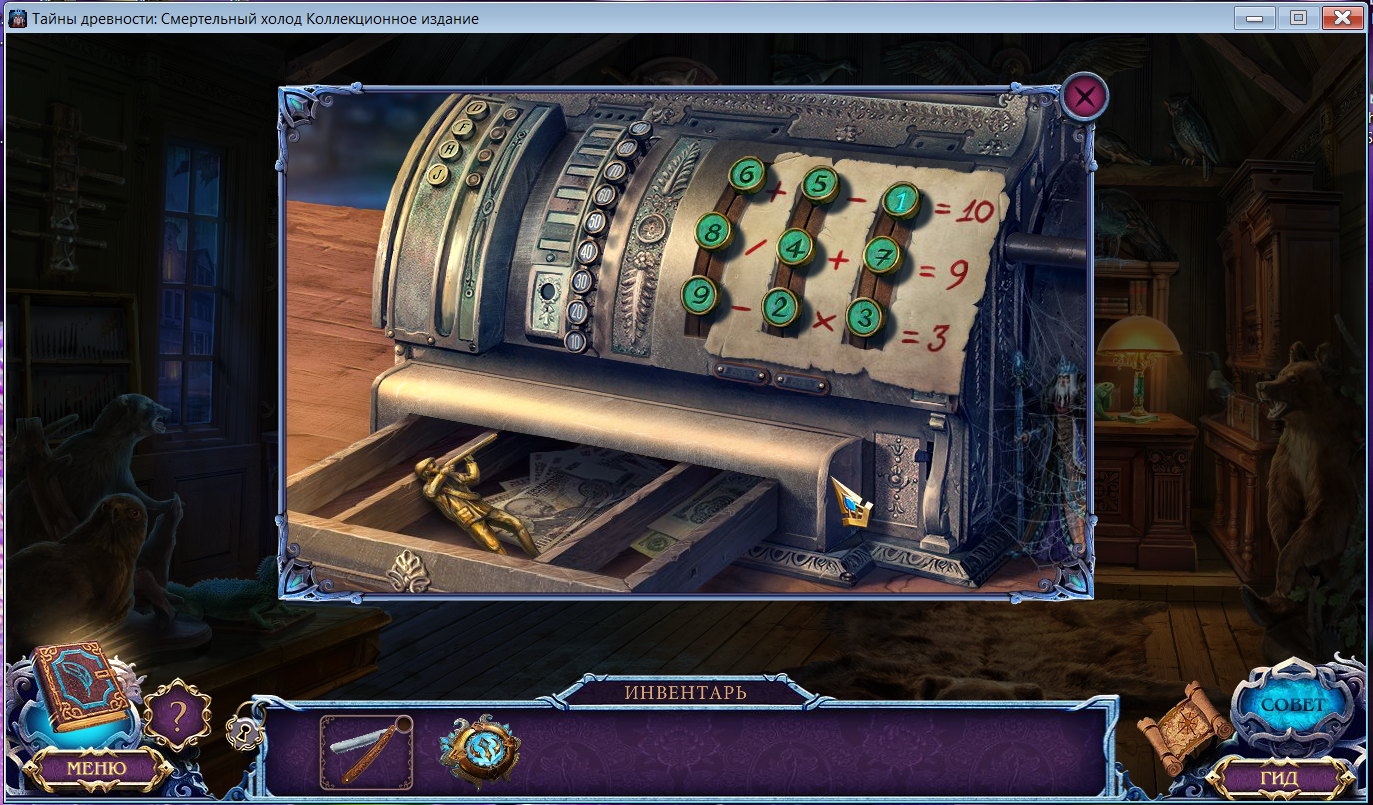This screenshot has width=1373, height=805.
Task: Choose the green number 9 token
Action: [699, 295]
